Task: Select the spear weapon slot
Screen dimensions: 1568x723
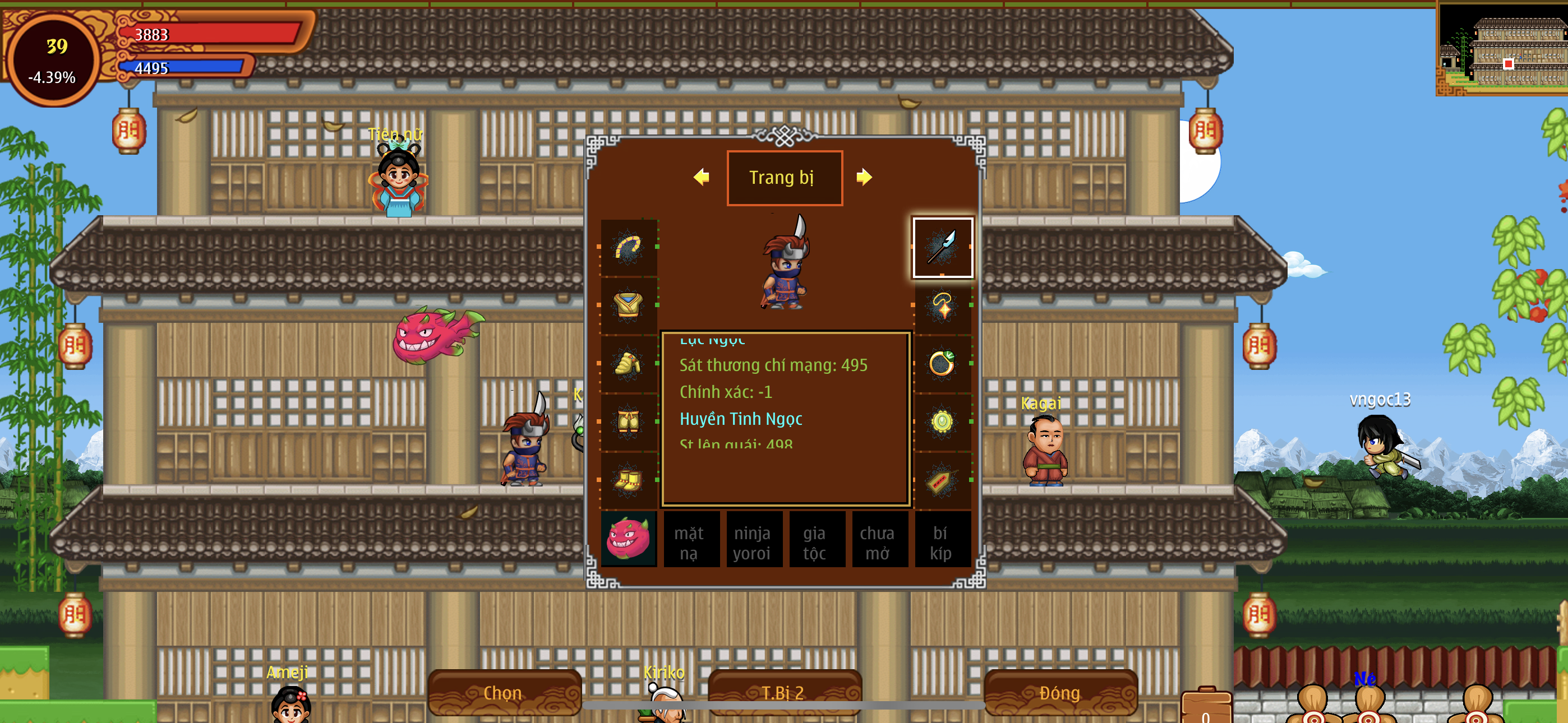Action: pyautogui.click(x=942, y=248)
